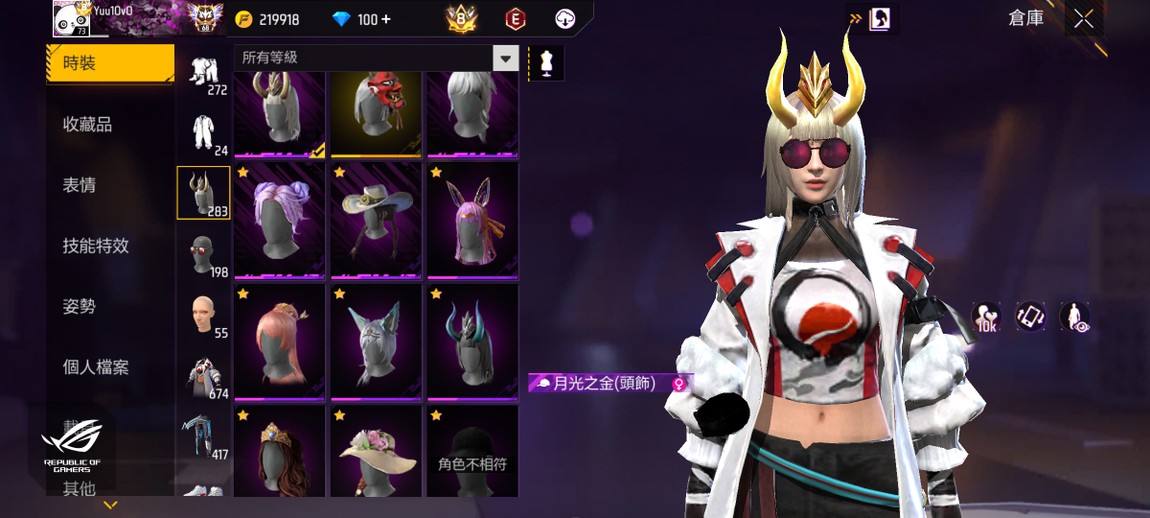Choose the flower straw hat item

[376, 452]
